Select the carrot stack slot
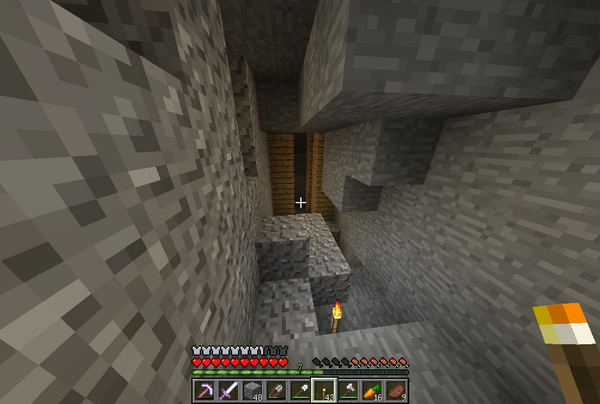 [371, 390]
